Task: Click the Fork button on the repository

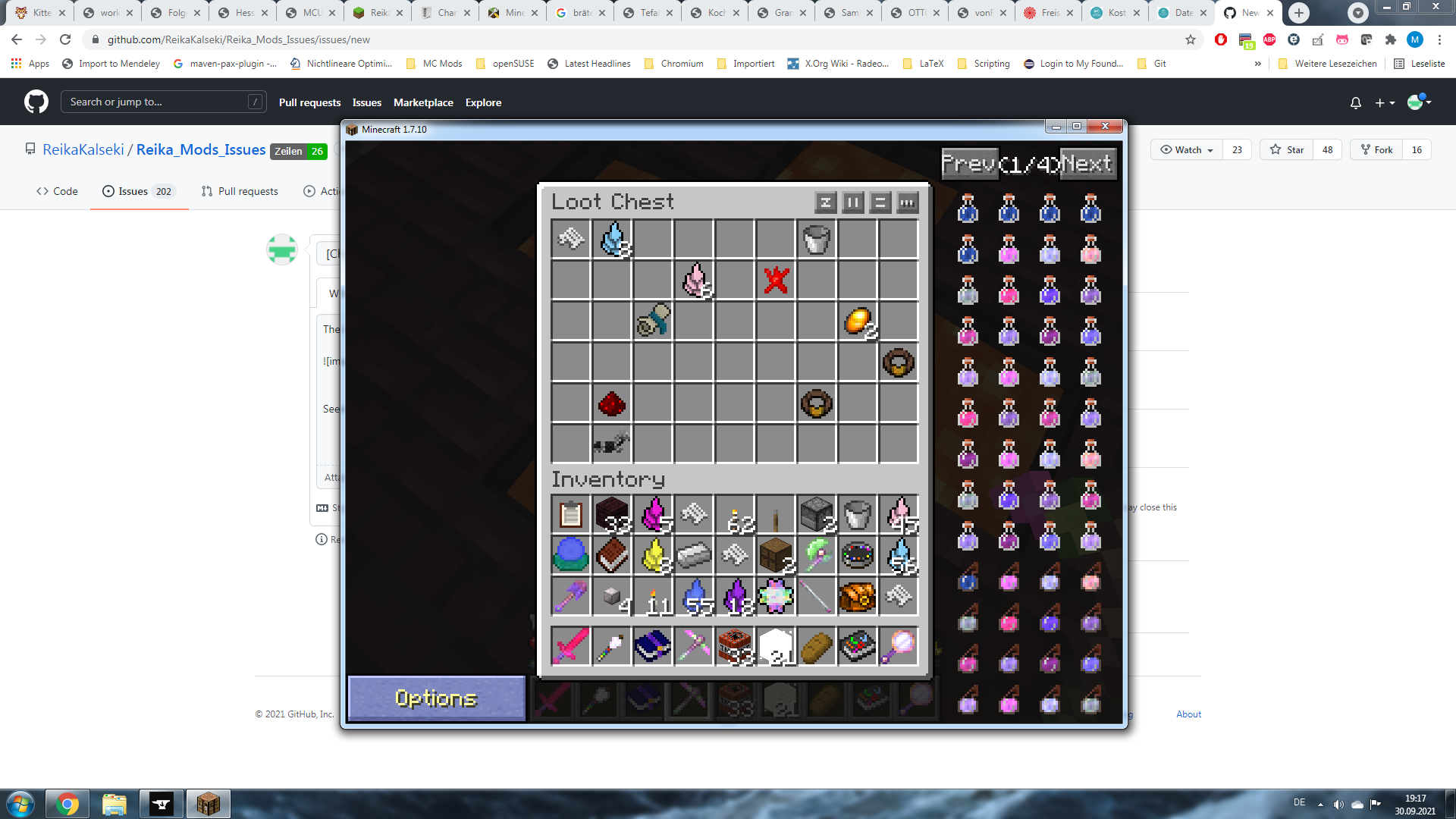Action: 1376,149
